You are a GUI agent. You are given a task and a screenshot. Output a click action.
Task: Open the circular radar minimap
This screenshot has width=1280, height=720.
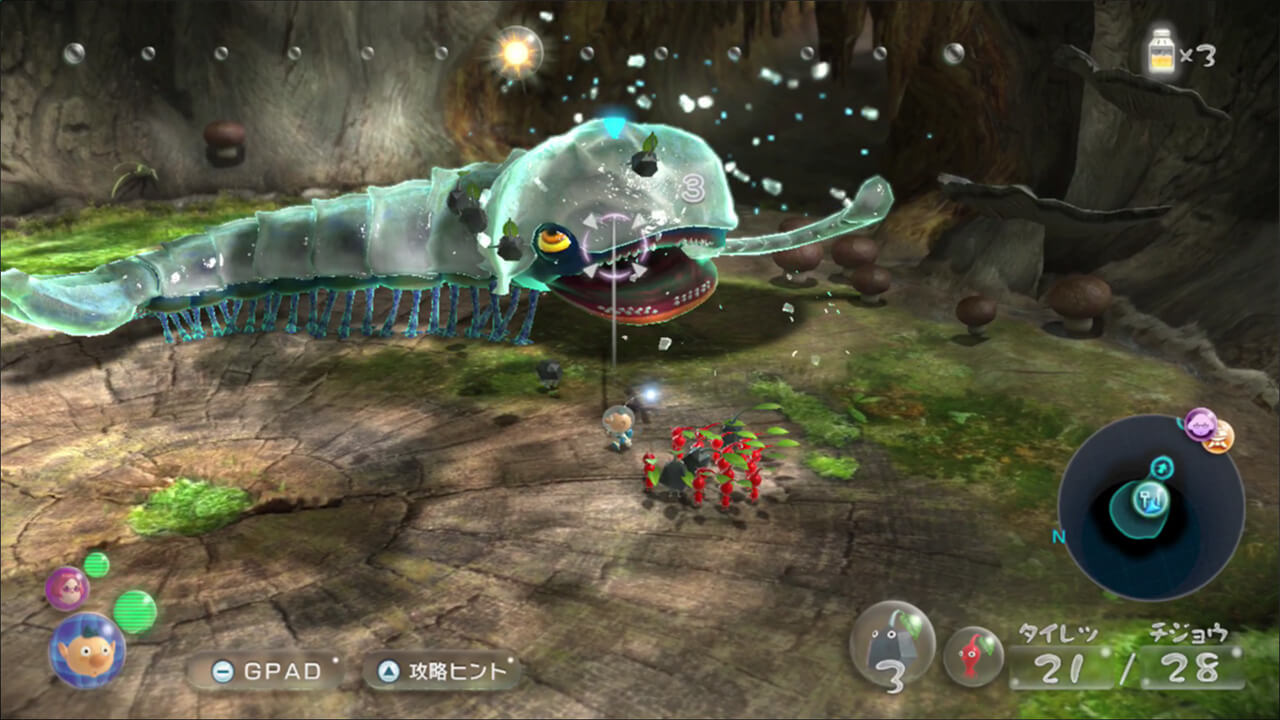coord(1151,507)
